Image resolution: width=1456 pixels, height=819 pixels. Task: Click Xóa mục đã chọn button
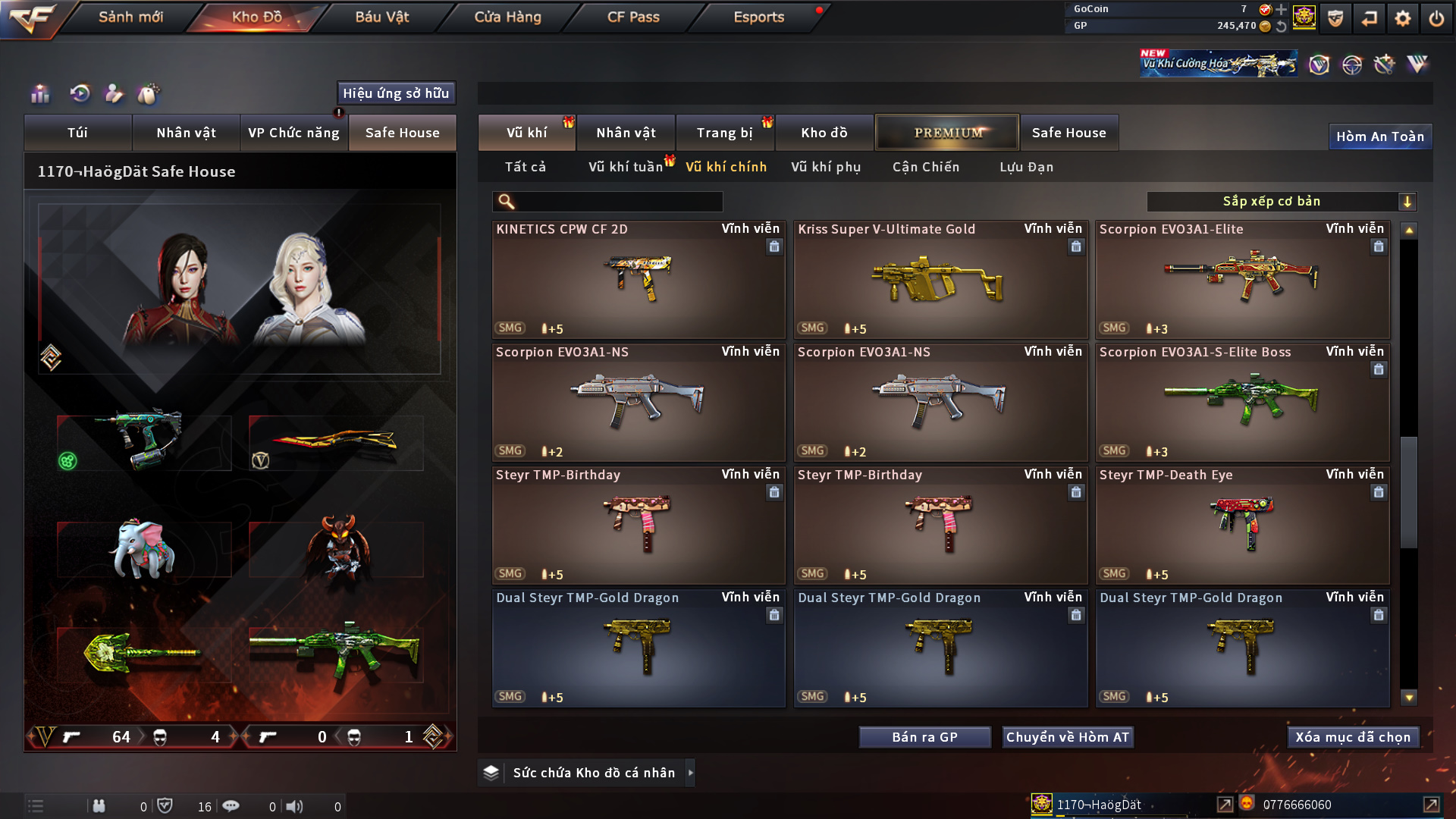coord(1353,737)
